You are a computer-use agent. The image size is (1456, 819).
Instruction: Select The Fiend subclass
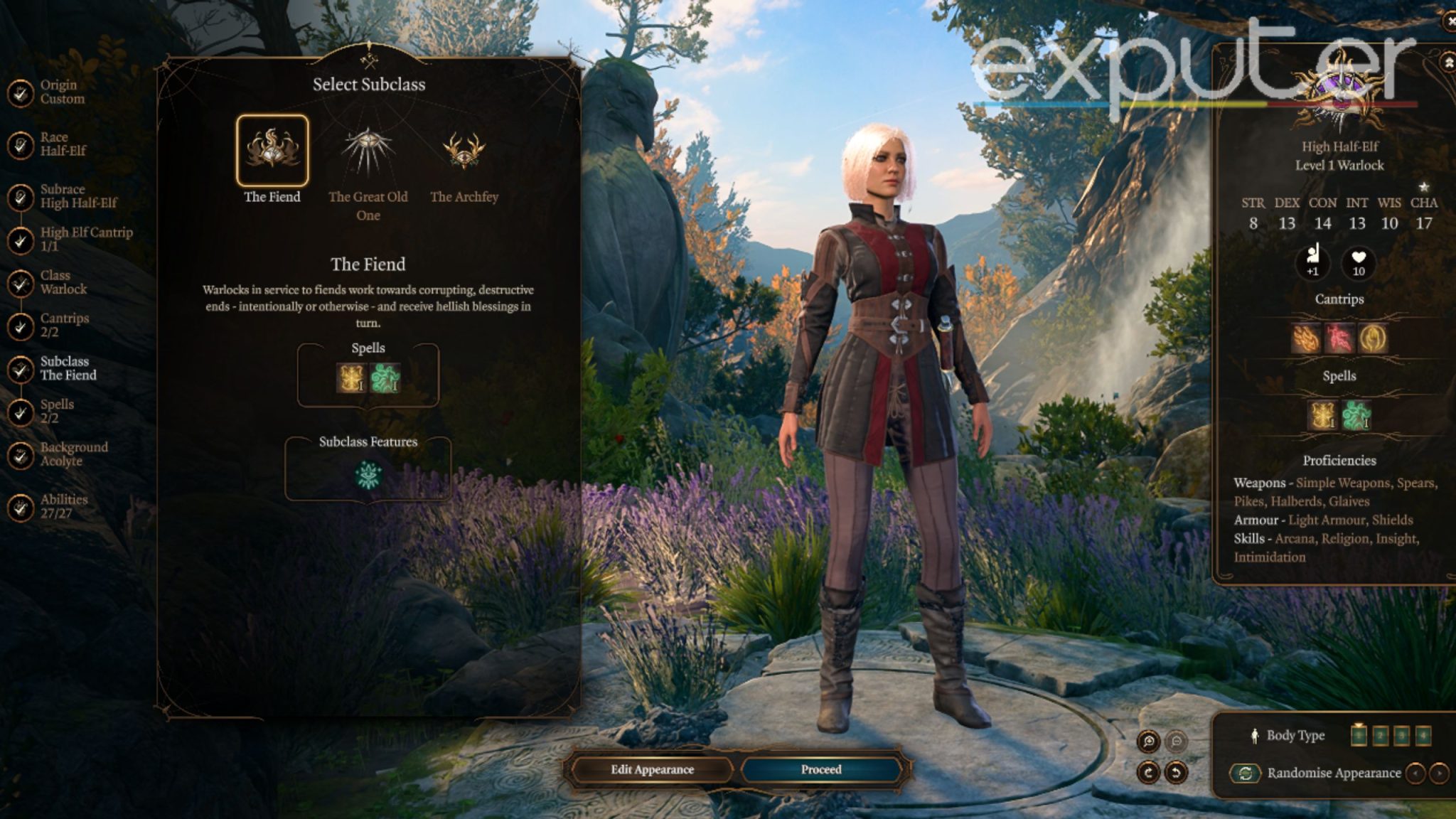click(x=272, y=151)
